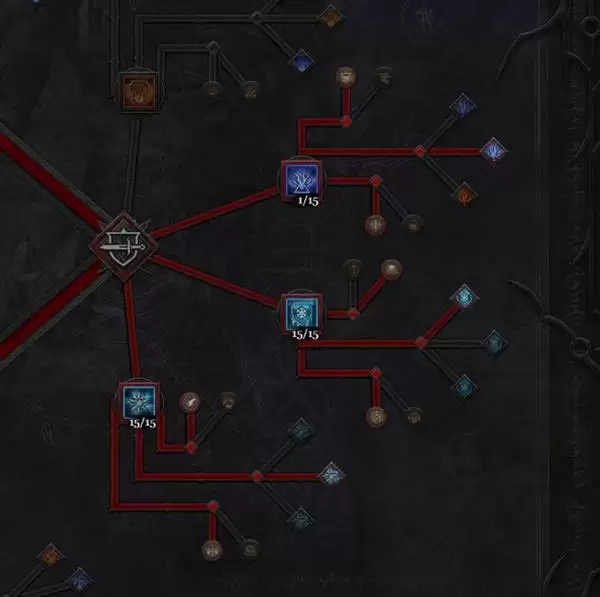Choose the bright snowflake diamond passive near Ice Armor
The height and width of the screenshot is (597, 600).
(463, 296)
